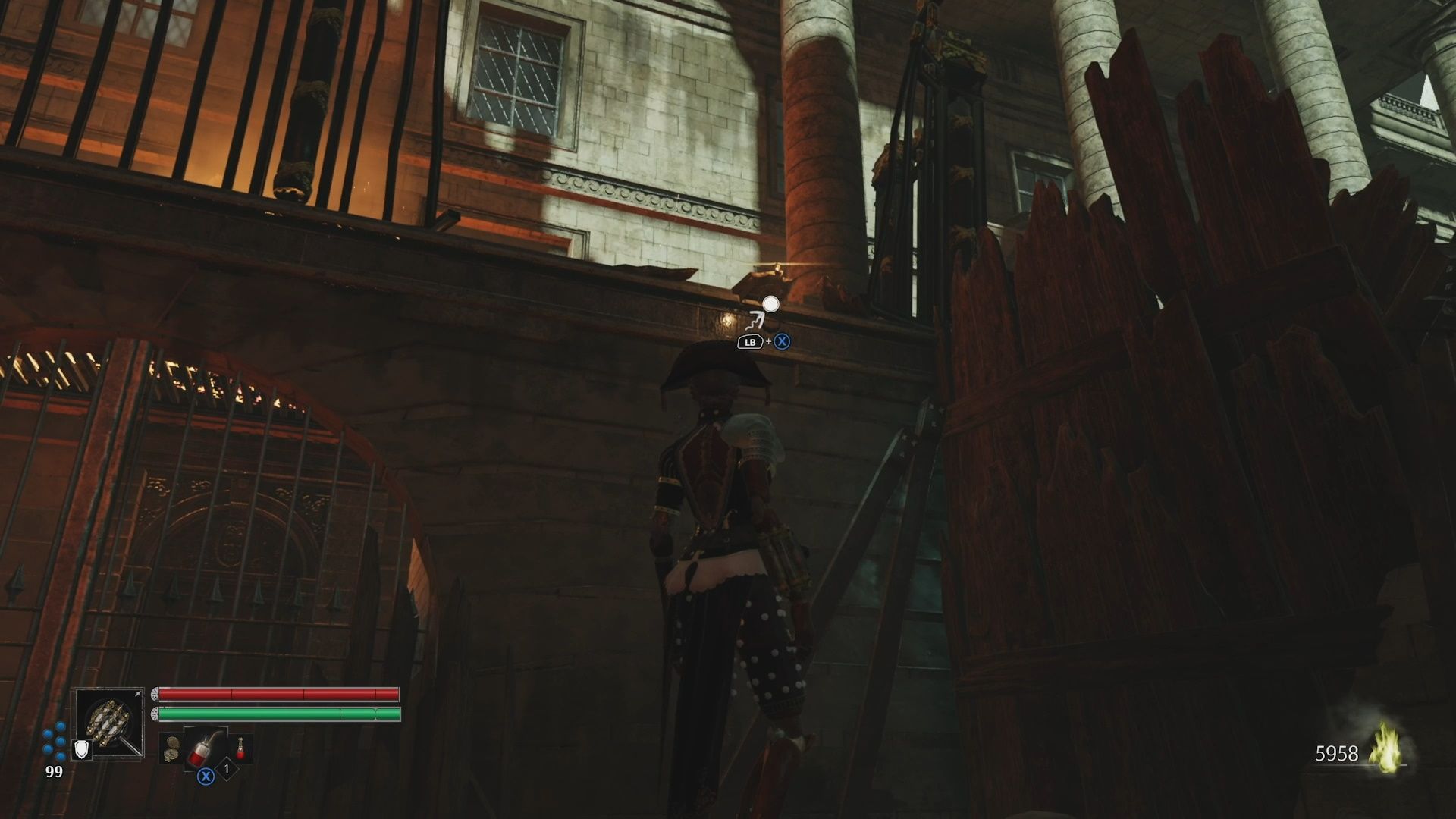
Task: Select the red vial consumable icon
Action: click(240, 749)
